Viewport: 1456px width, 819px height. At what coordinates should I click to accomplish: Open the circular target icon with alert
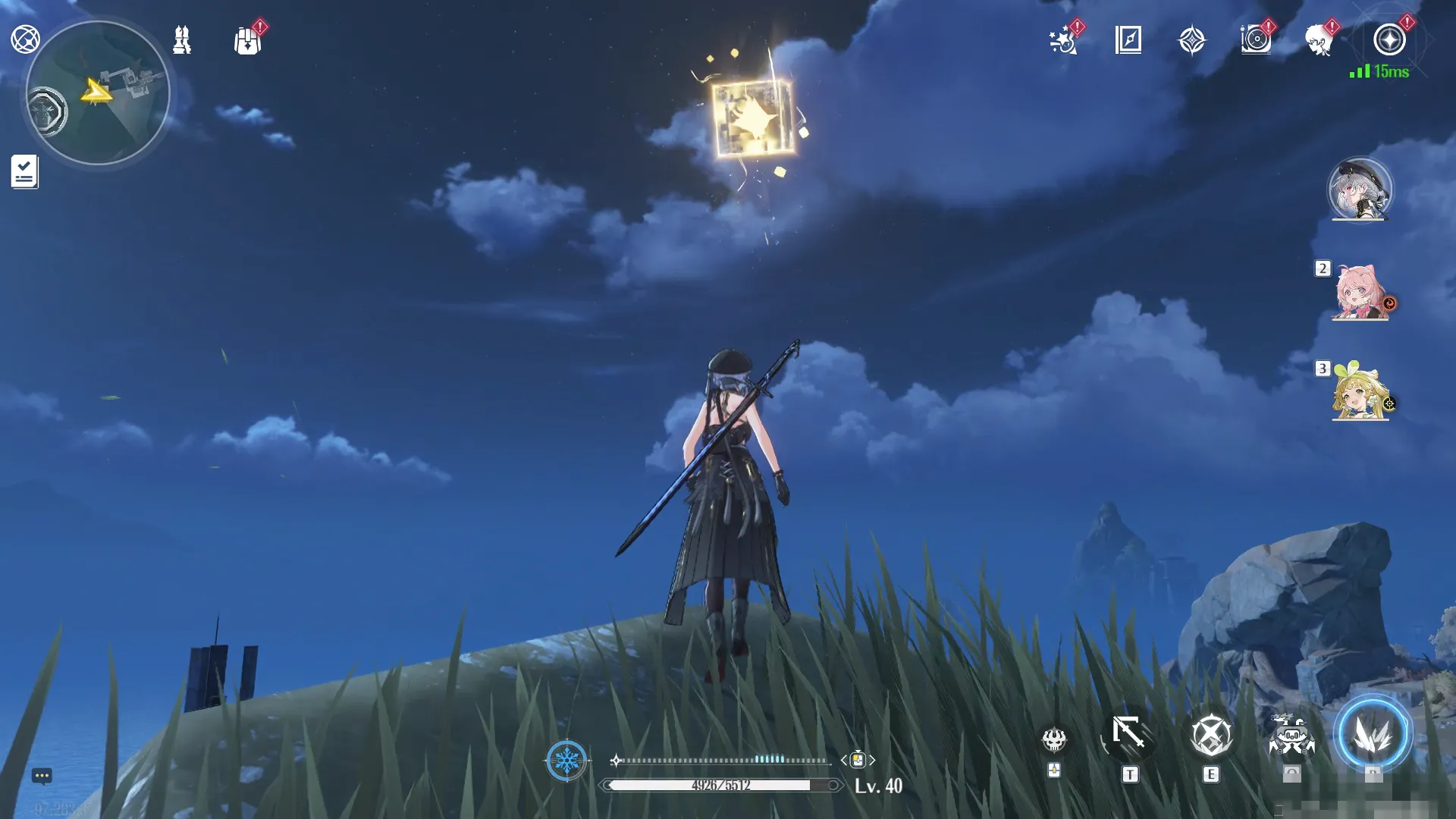[1256, 39]
